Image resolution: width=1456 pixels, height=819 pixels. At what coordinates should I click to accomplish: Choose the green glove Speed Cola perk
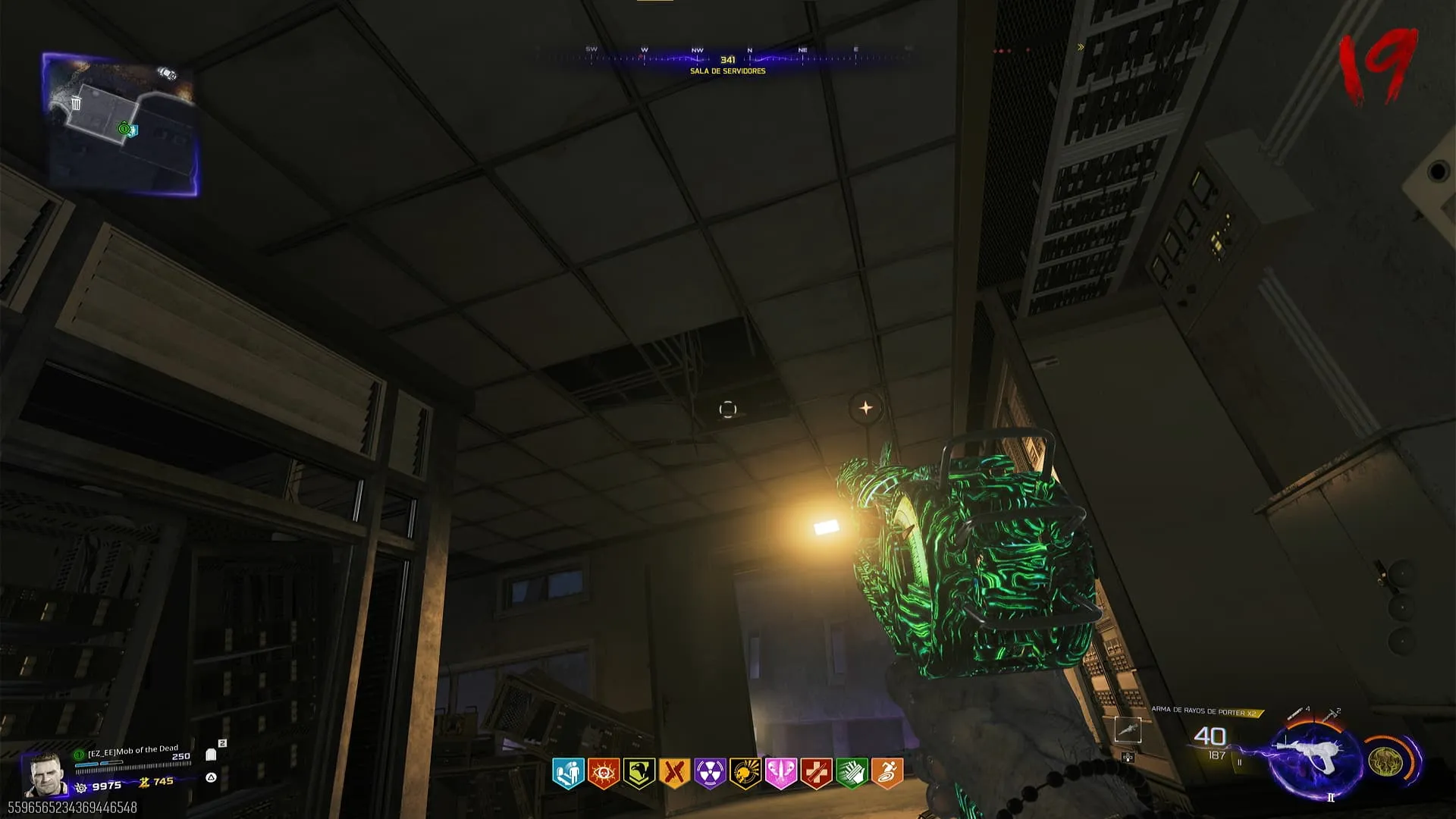click(852, 773)
